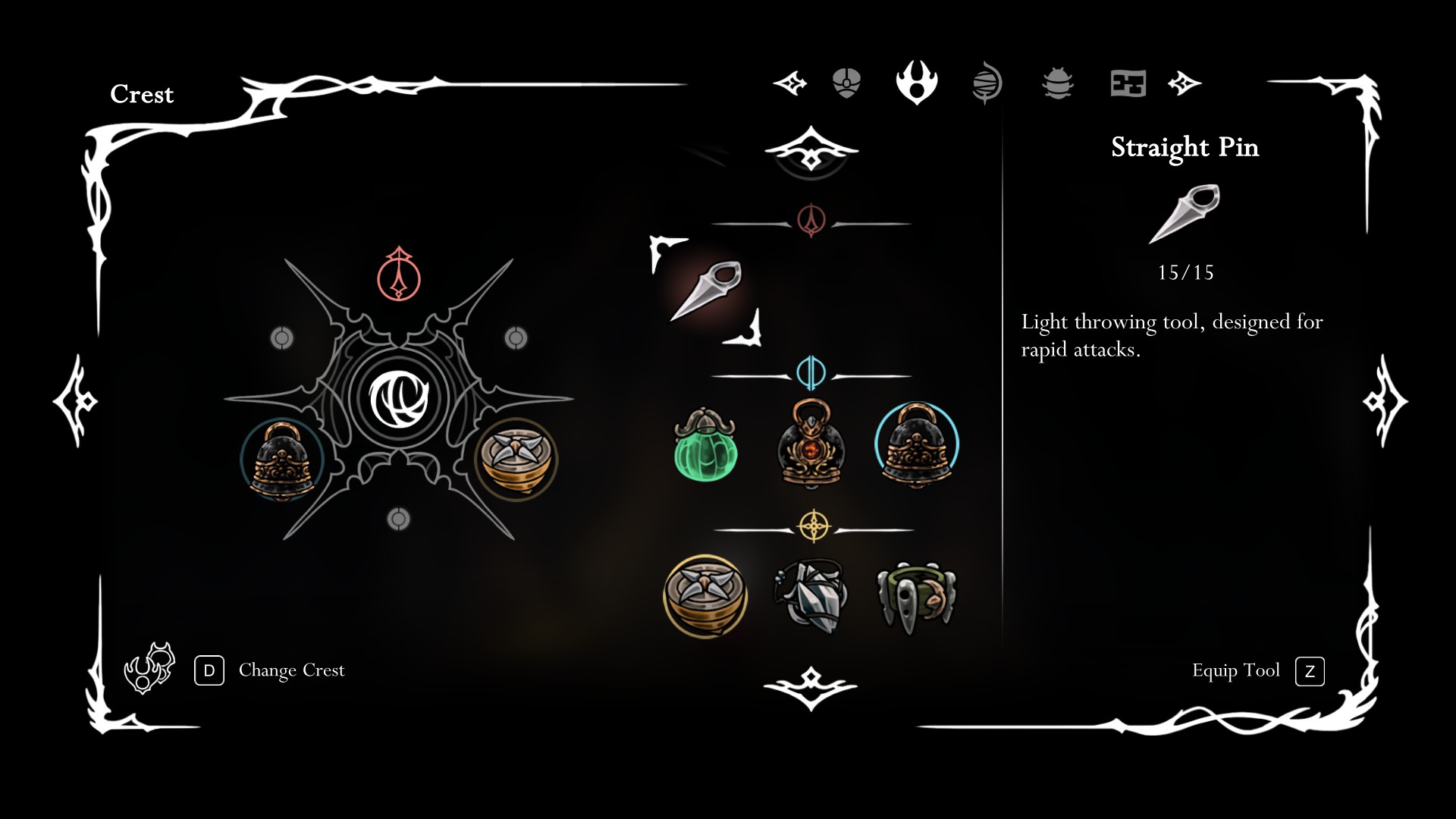Choose the red attack tool slot on crest
Viewport: 1456px width, 819px height.
click(x=399, y=275)
